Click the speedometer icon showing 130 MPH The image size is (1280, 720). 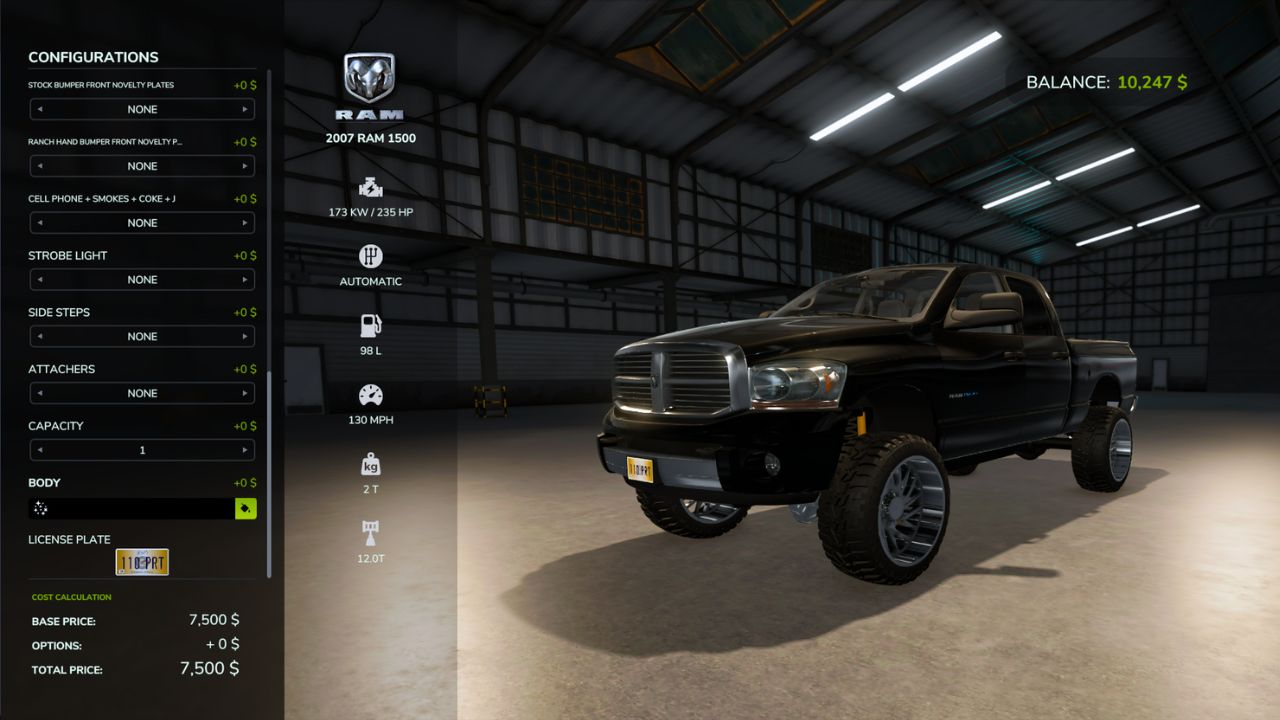(x=370, y=395)
